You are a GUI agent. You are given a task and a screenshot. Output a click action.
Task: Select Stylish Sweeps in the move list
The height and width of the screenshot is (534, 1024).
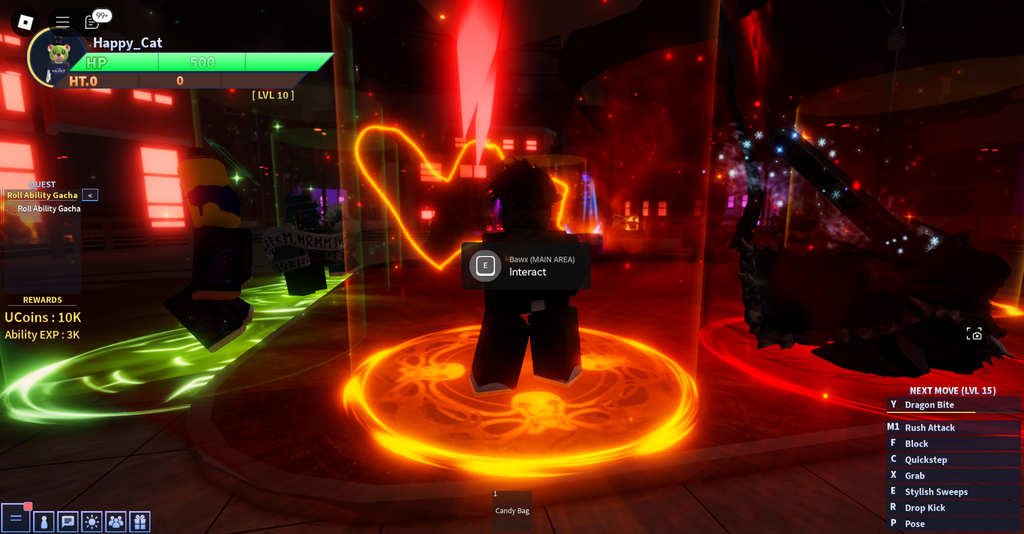(936, 492)
